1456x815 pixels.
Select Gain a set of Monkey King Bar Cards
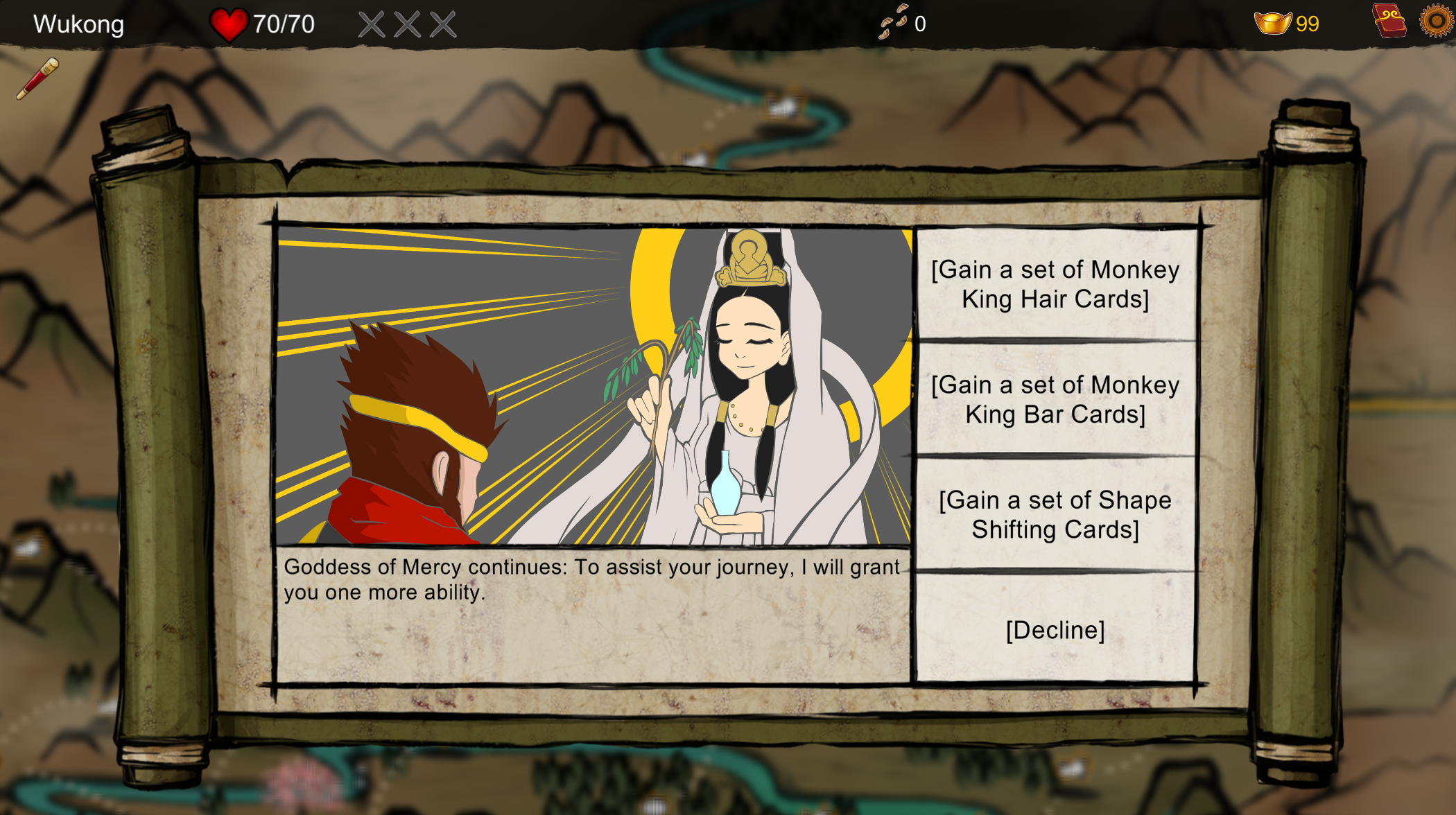click(1055, 399)
